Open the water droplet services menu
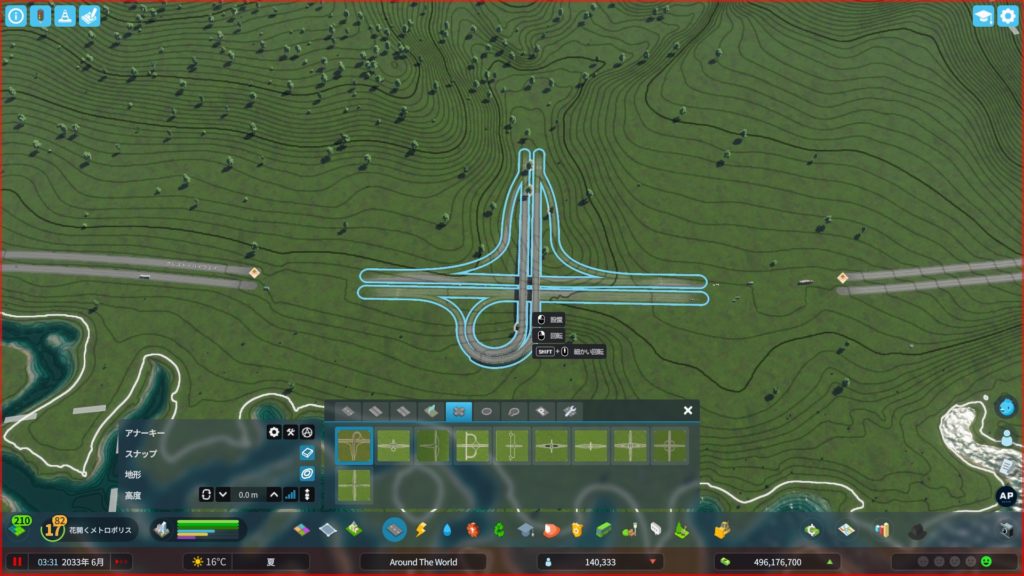Viewport: 1024px width, 576px height. [447, 529]
